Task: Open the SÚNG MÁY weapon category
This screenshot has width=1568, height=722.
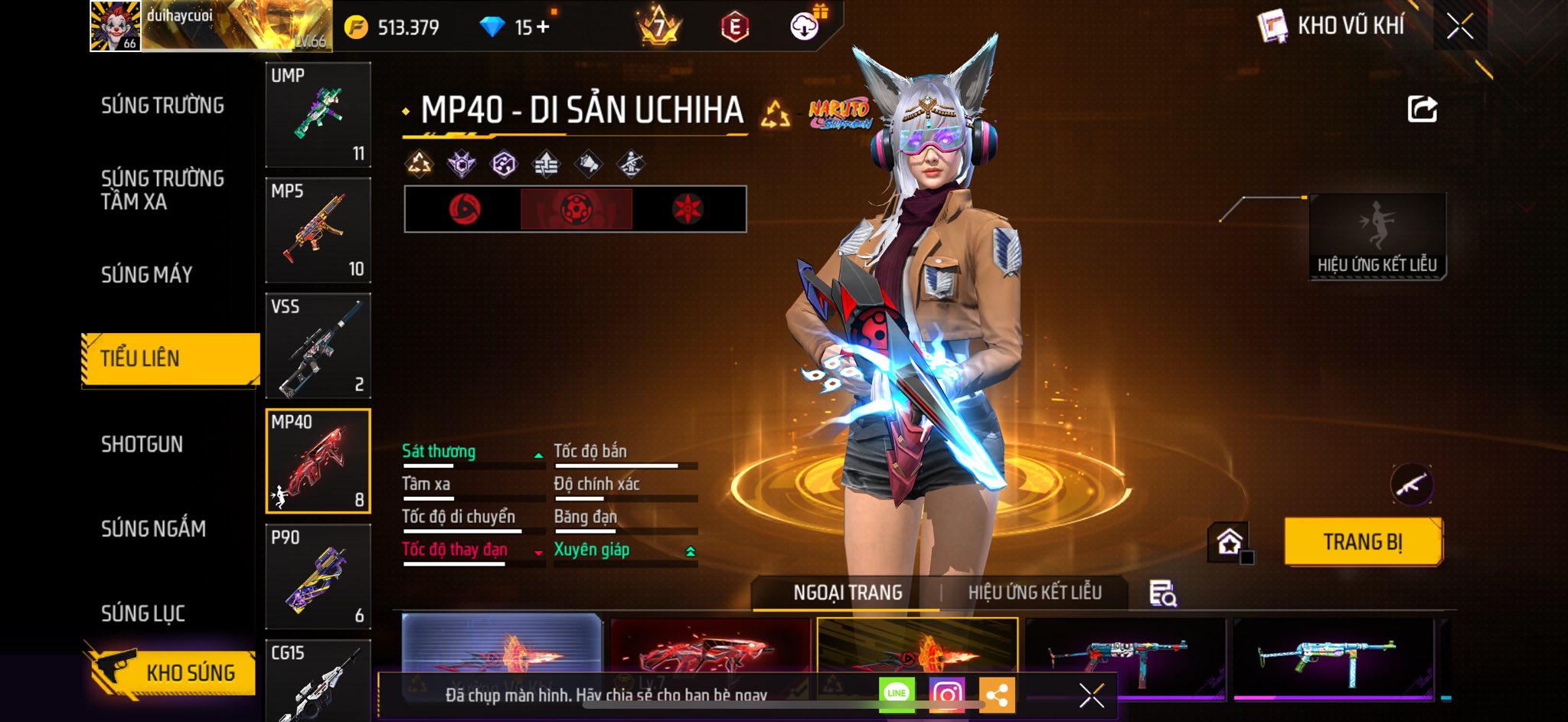Action: point(147,274)
